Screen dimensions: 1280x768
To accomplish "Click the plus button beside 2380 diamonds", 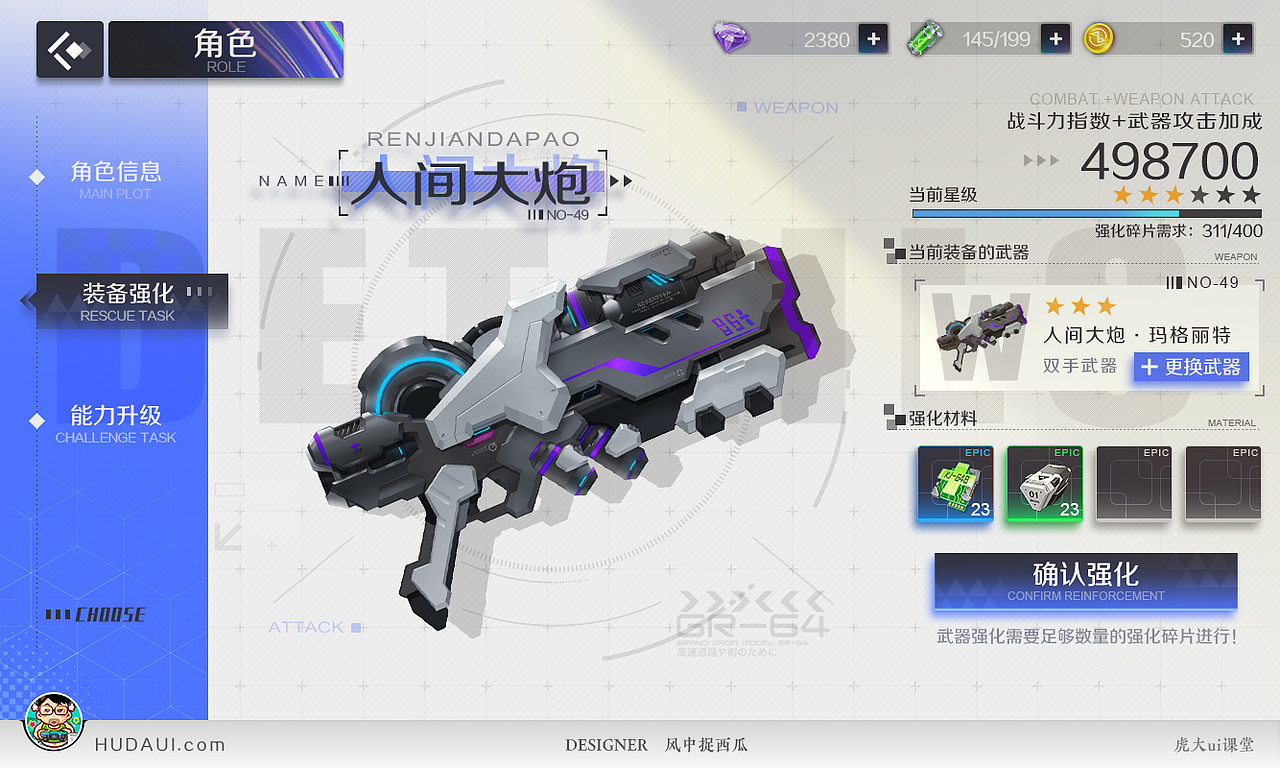I will tap(872, 39).
